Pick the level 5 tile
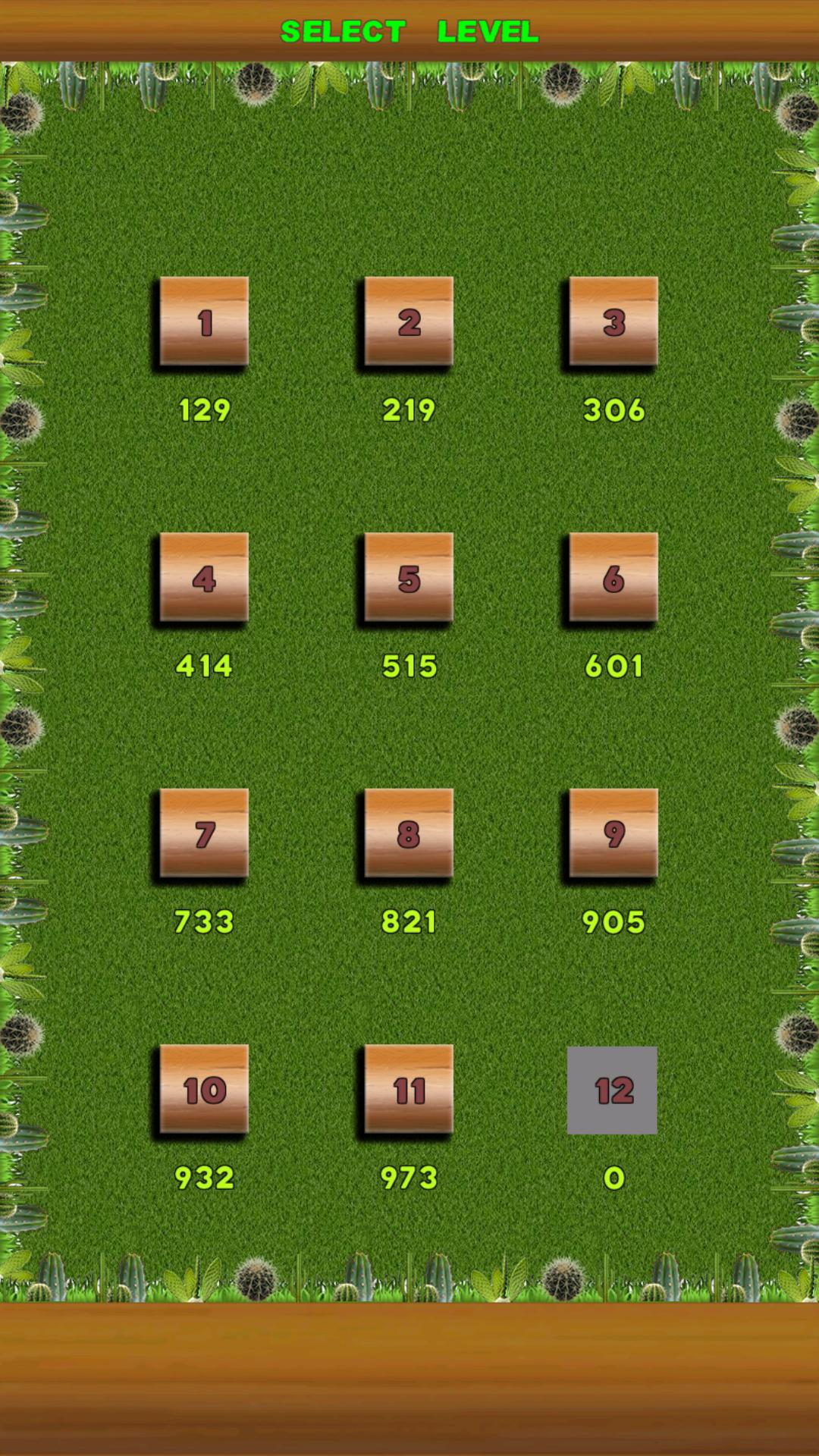 point(409,578)
